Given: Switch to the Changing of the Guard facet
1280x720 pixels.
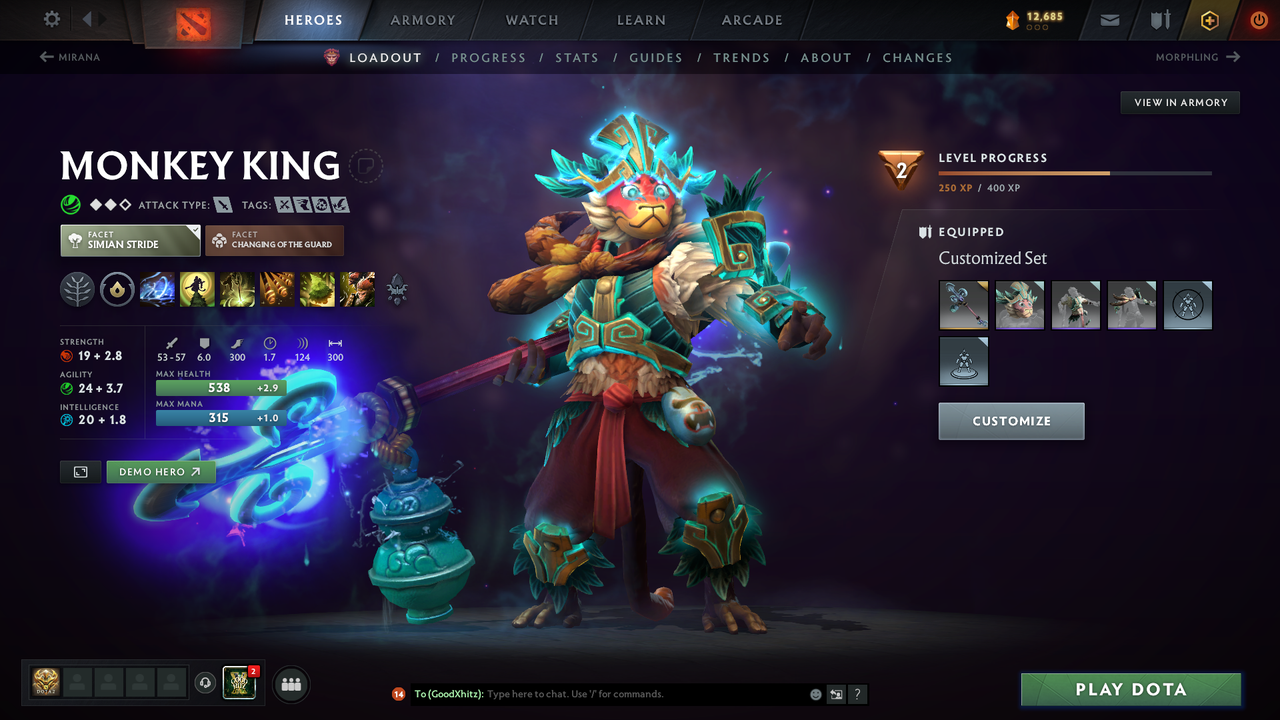Looking at the screenshot, I should (x=274, y=240).
